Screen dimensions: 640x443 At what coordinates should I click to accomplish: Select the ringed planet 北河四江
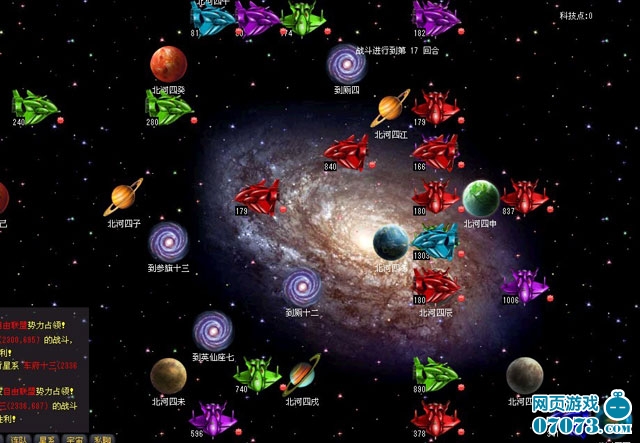coord(391,110)
